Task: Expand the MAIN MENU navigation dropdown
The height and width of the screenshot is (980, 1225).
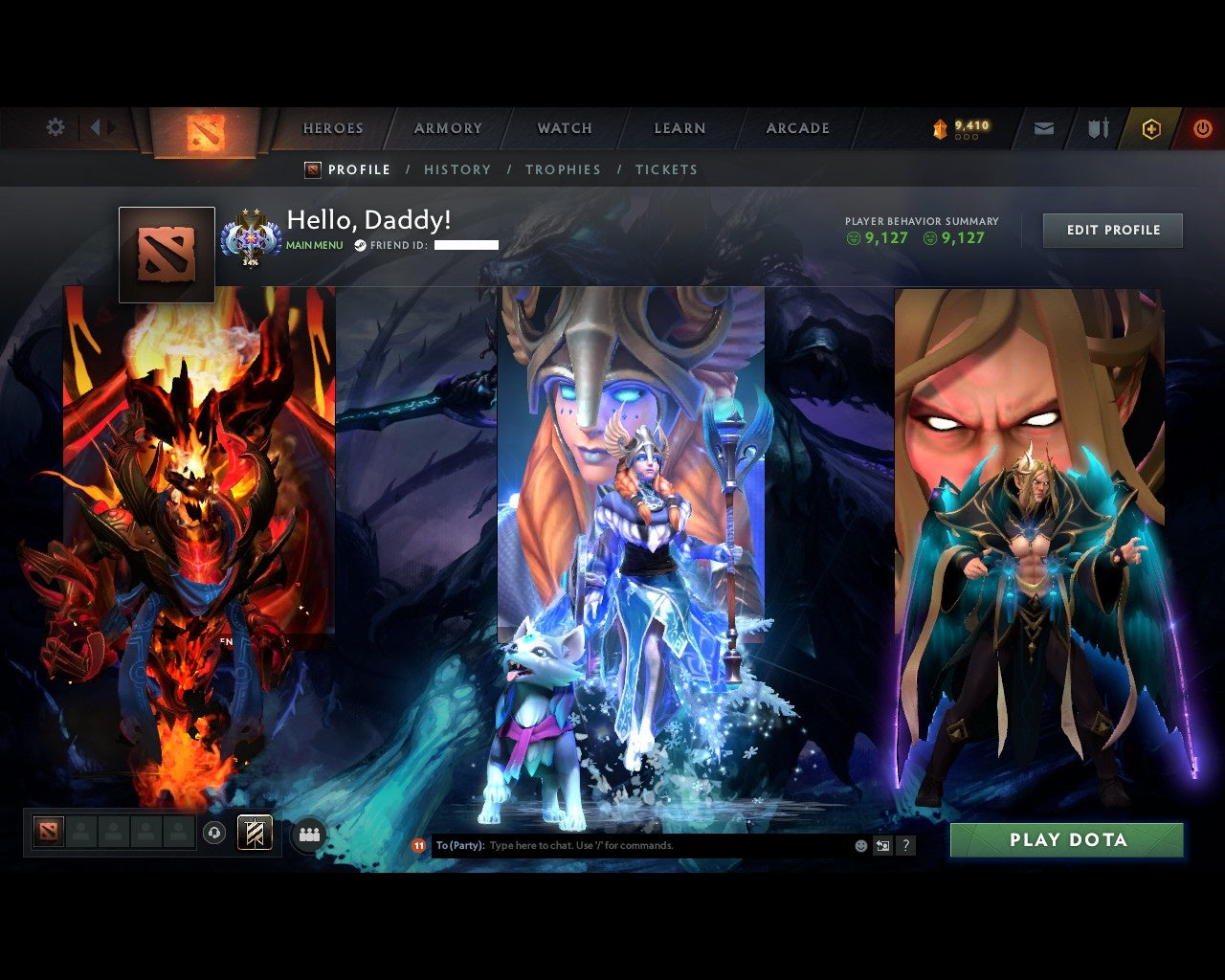Action: click(x=313, y=245)
